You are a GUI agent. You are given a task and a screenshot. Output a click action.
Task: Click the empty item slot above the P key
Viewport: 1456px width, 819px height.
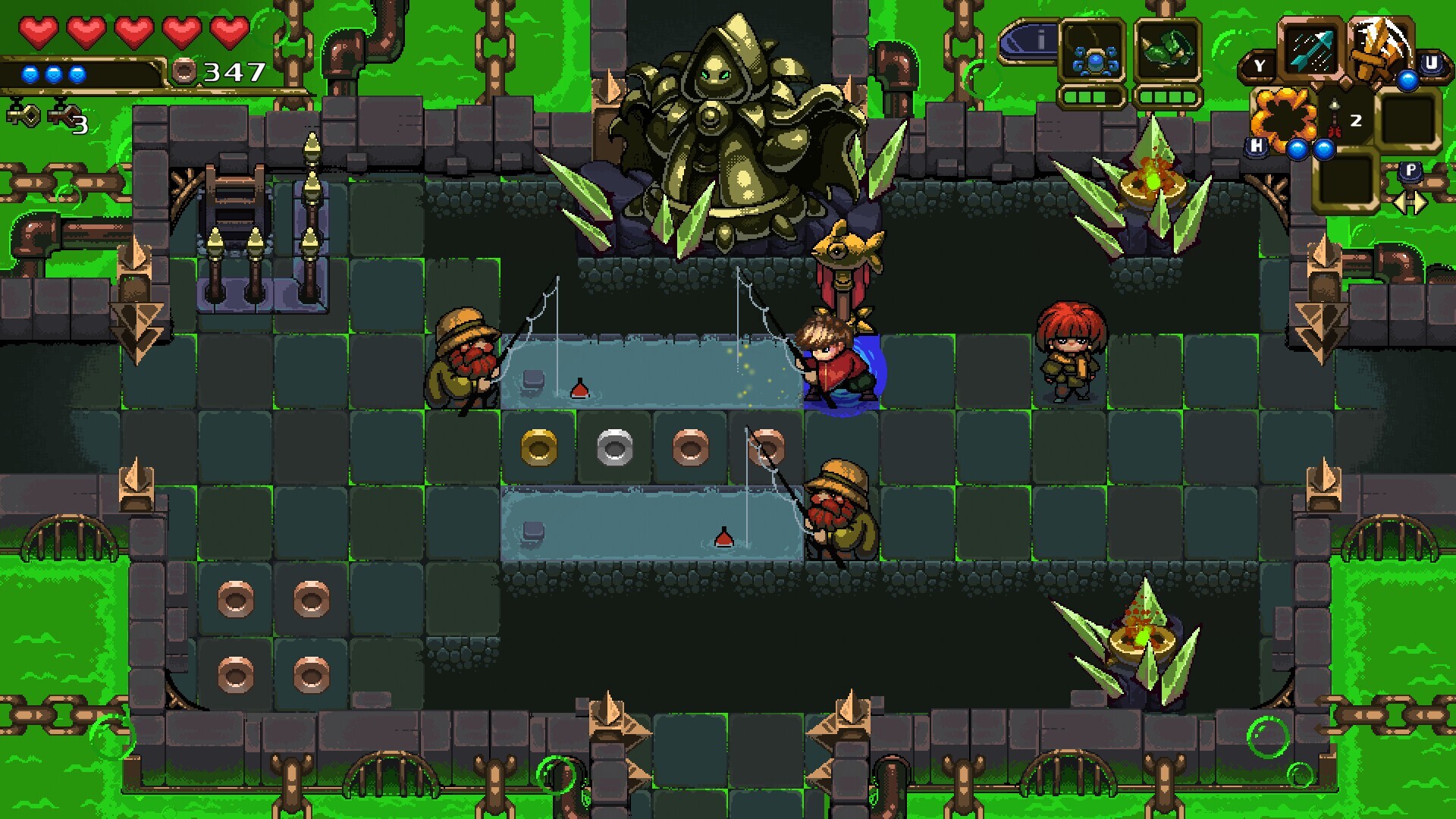pos(1409,119)
